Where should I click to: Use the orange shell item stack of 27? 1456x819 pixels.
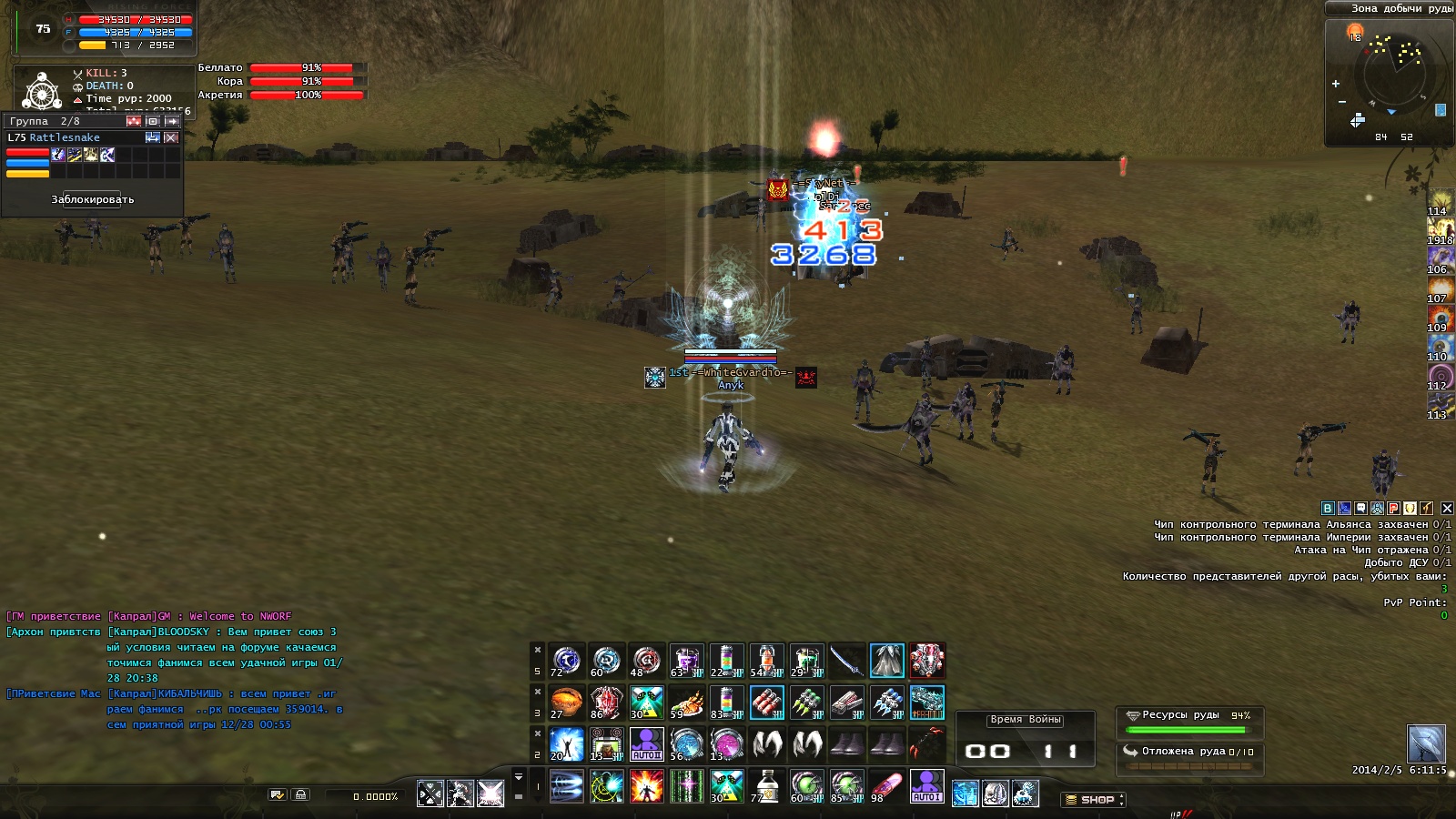click(566, 703)
